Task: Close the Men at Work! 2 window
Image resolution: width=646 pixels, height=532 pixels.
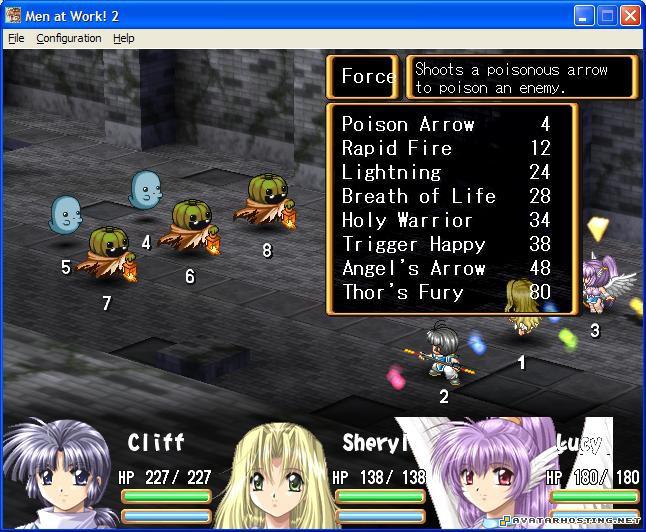Action: pyautogui.click(x=630, y=16)
